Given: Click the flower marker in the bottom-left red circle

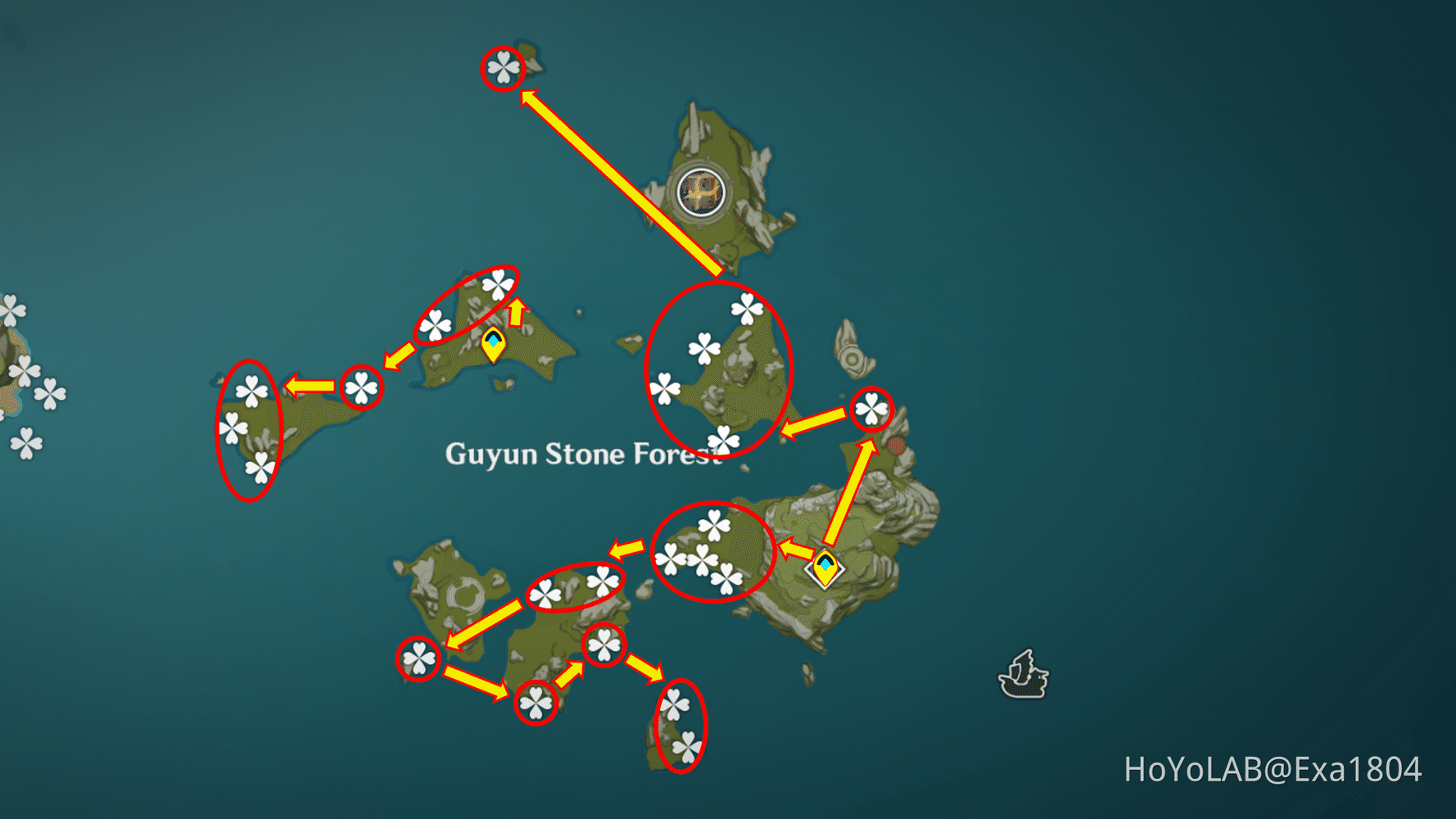Looking at the screenshot, I should [x=419, y=659].
